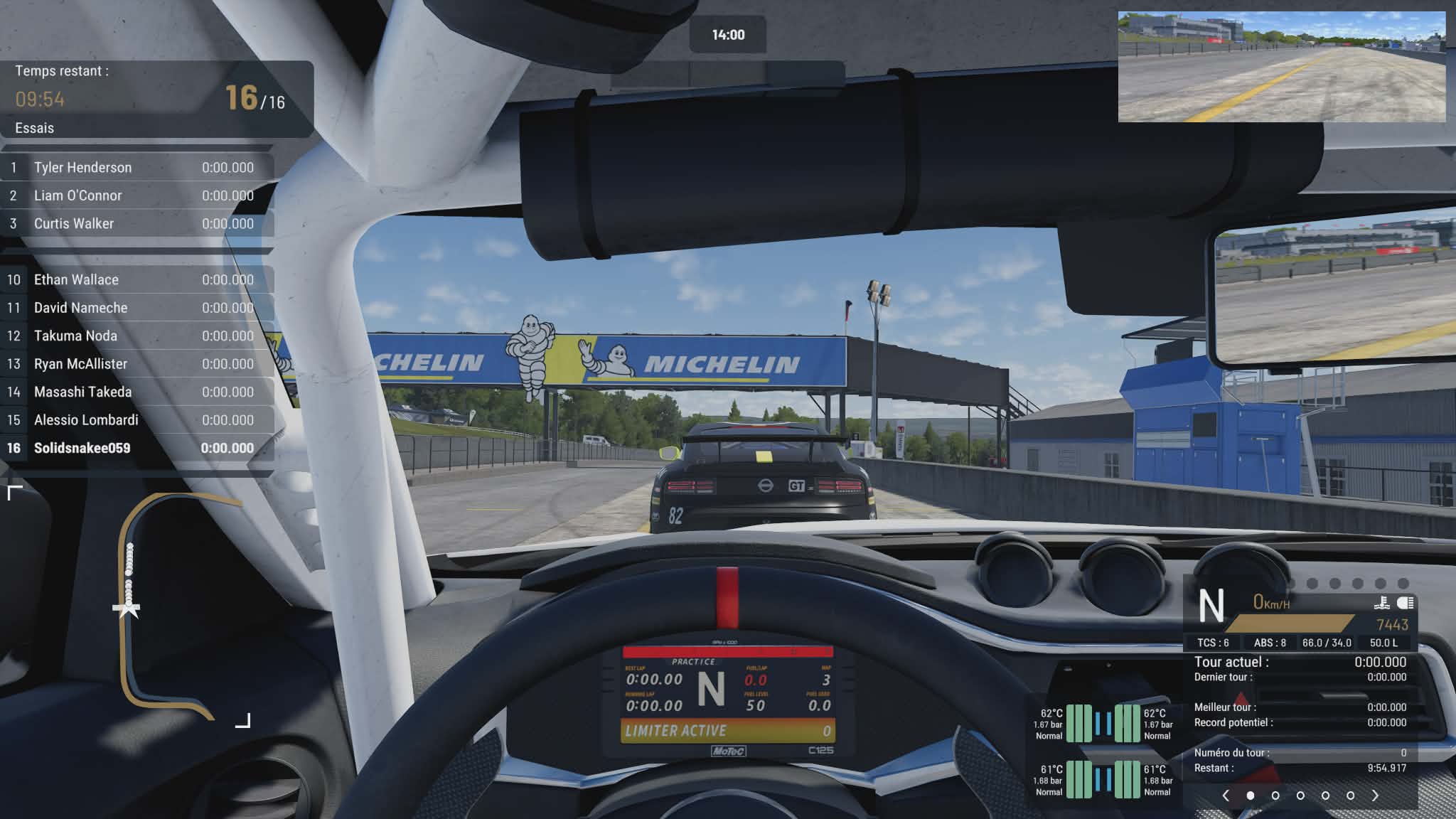Choose Alessio Lombardi in the standings

(x=136, y=420)
